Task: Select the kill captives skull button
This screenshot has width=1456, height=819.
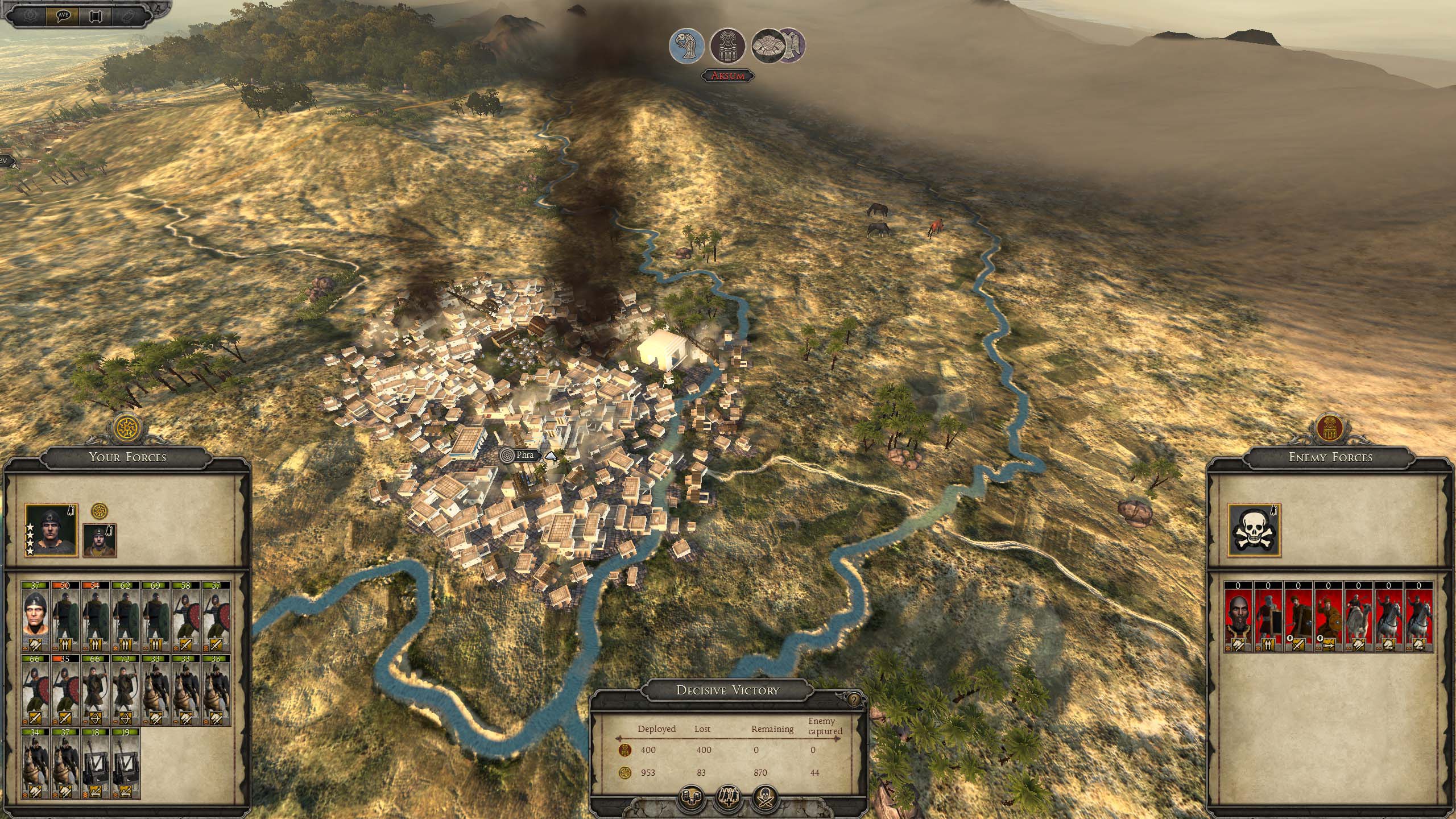Action: [765, 798]
